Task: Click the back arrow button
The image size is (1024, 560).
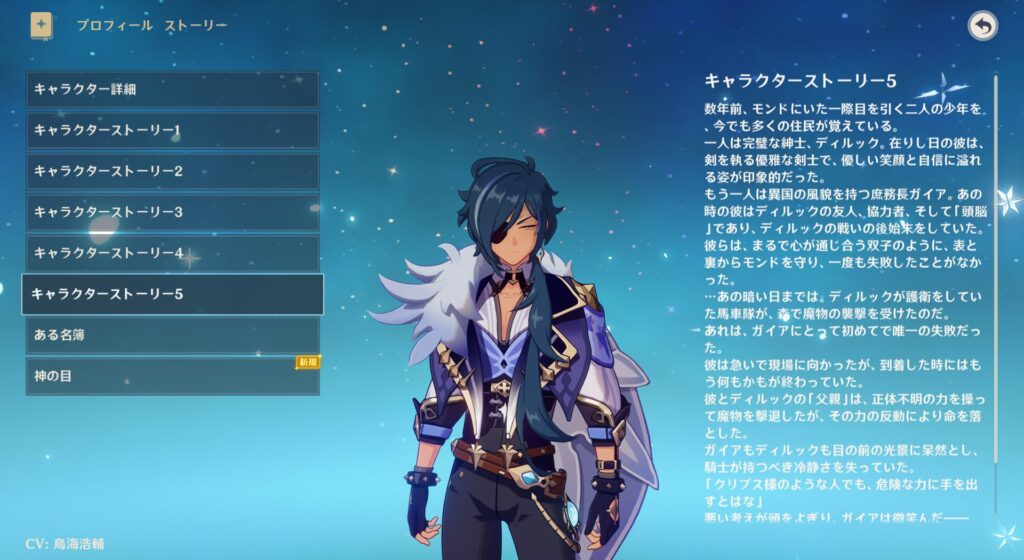Action: pyautogui.click(x=983, y=27)
